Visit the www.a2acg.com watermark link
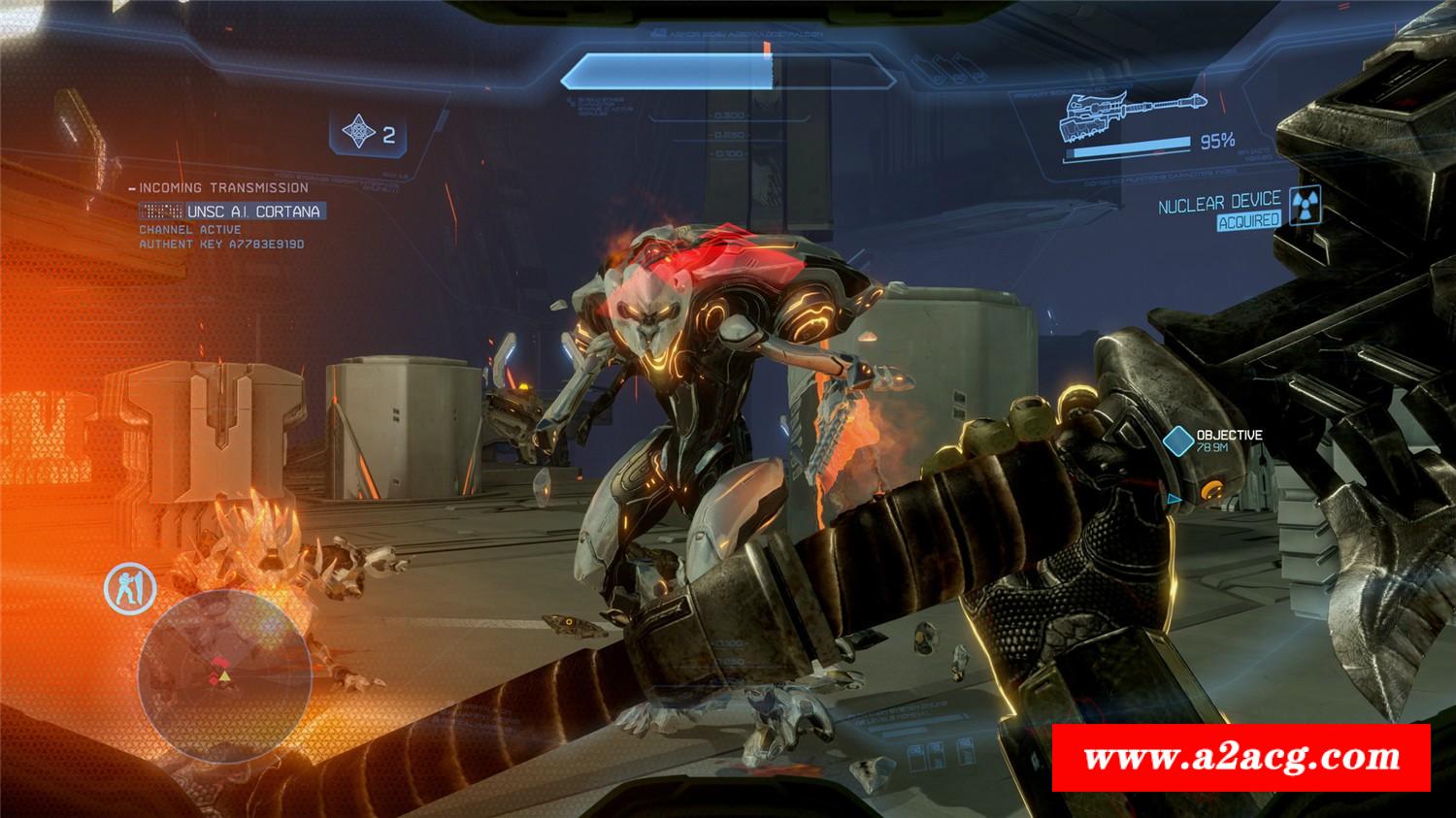 pos(1241,758)
